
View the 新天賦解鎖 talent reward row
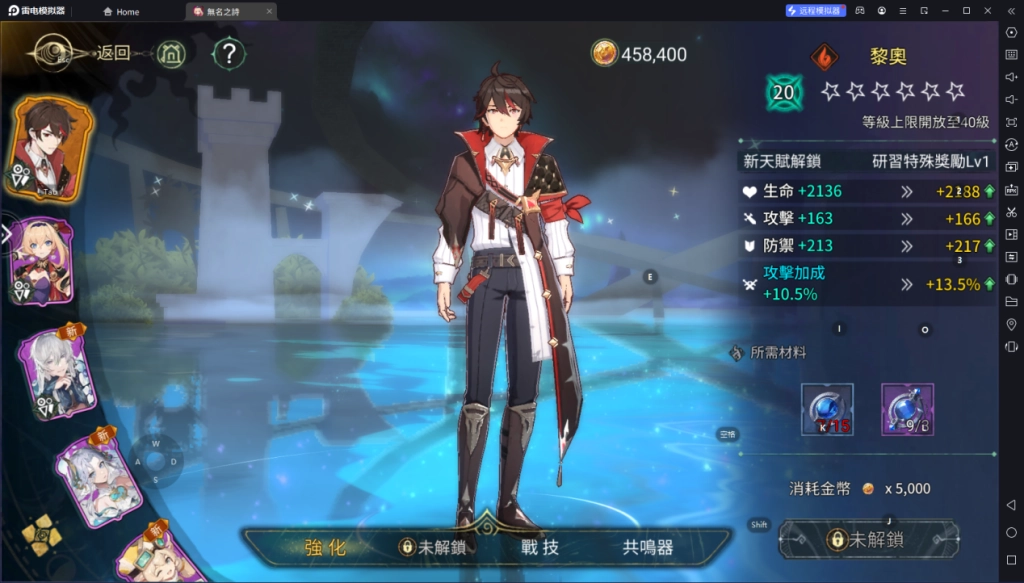pos(866,161)
